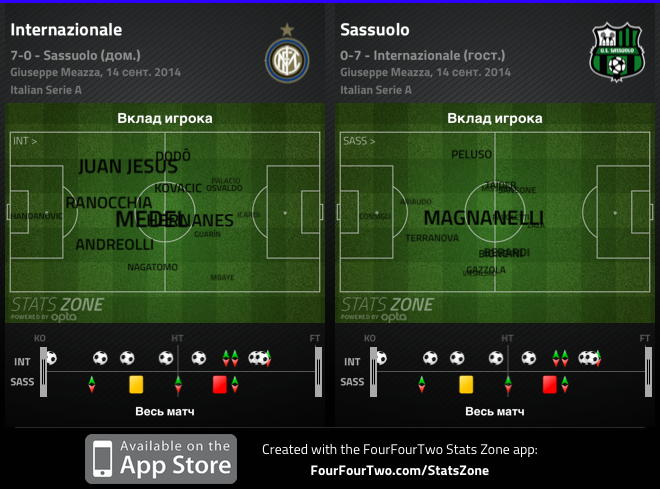This screenshot has height=489, width=660.
Task: Open the App Store download badge
Action: (160, 459)
